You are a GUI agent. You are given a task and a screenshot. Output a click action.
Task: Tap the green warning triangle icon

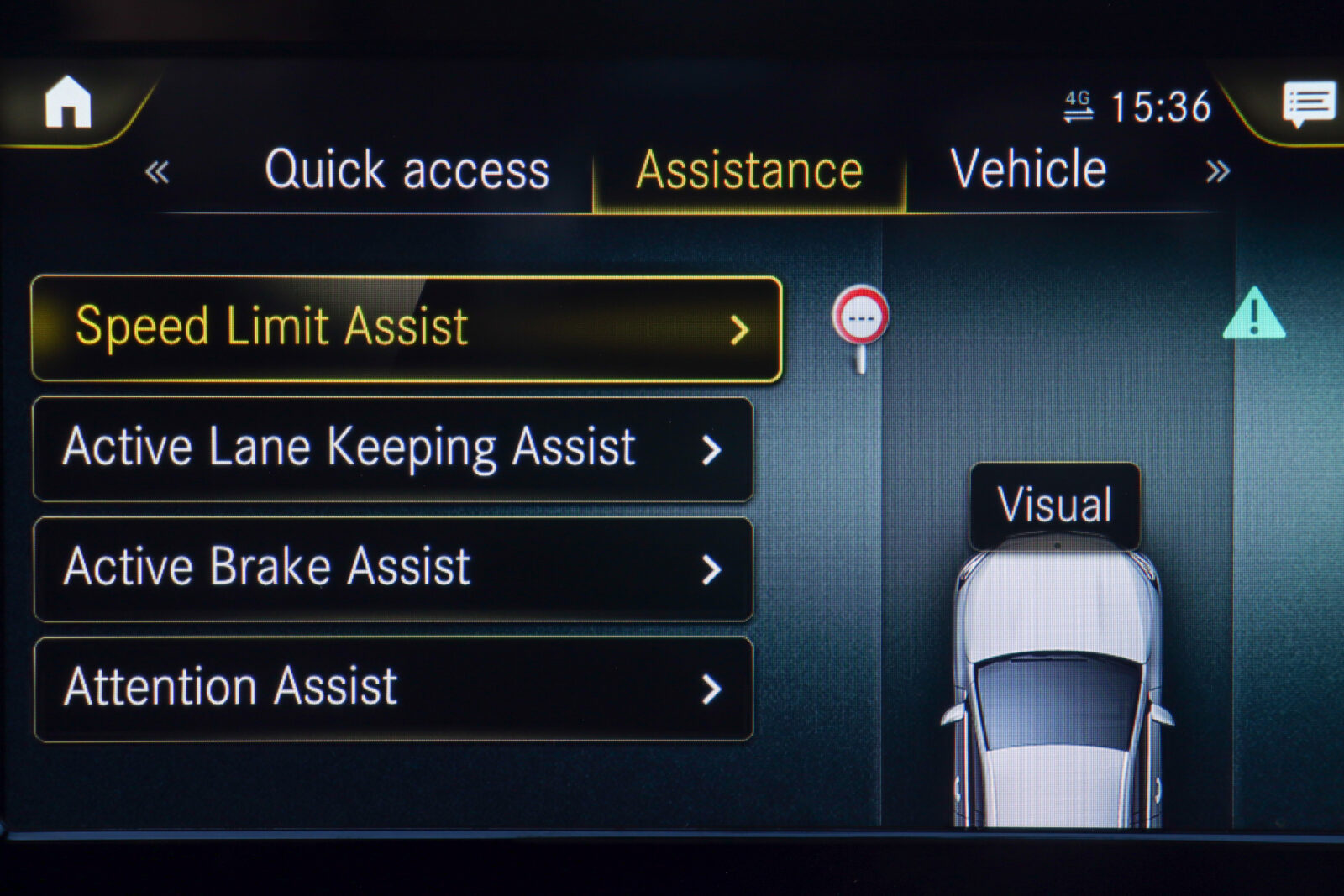[1253, 315]
